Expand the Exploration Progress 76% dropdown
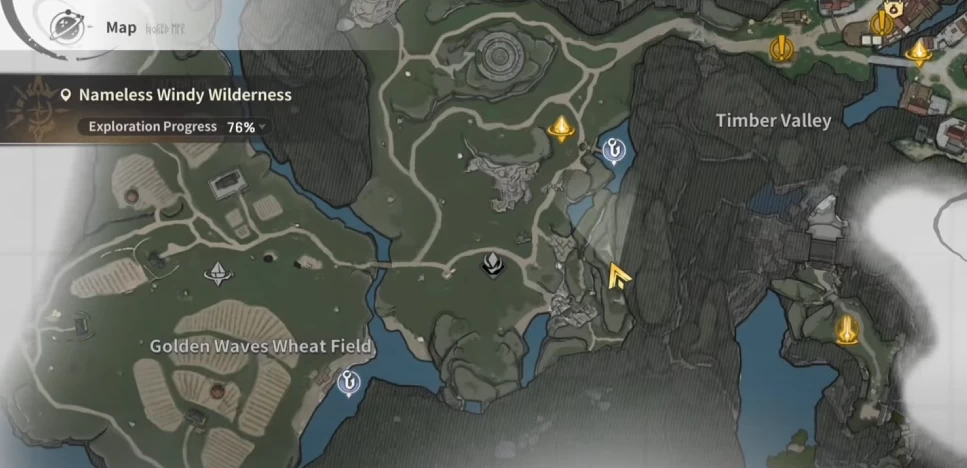967x468 pixels. click(265, 128)
